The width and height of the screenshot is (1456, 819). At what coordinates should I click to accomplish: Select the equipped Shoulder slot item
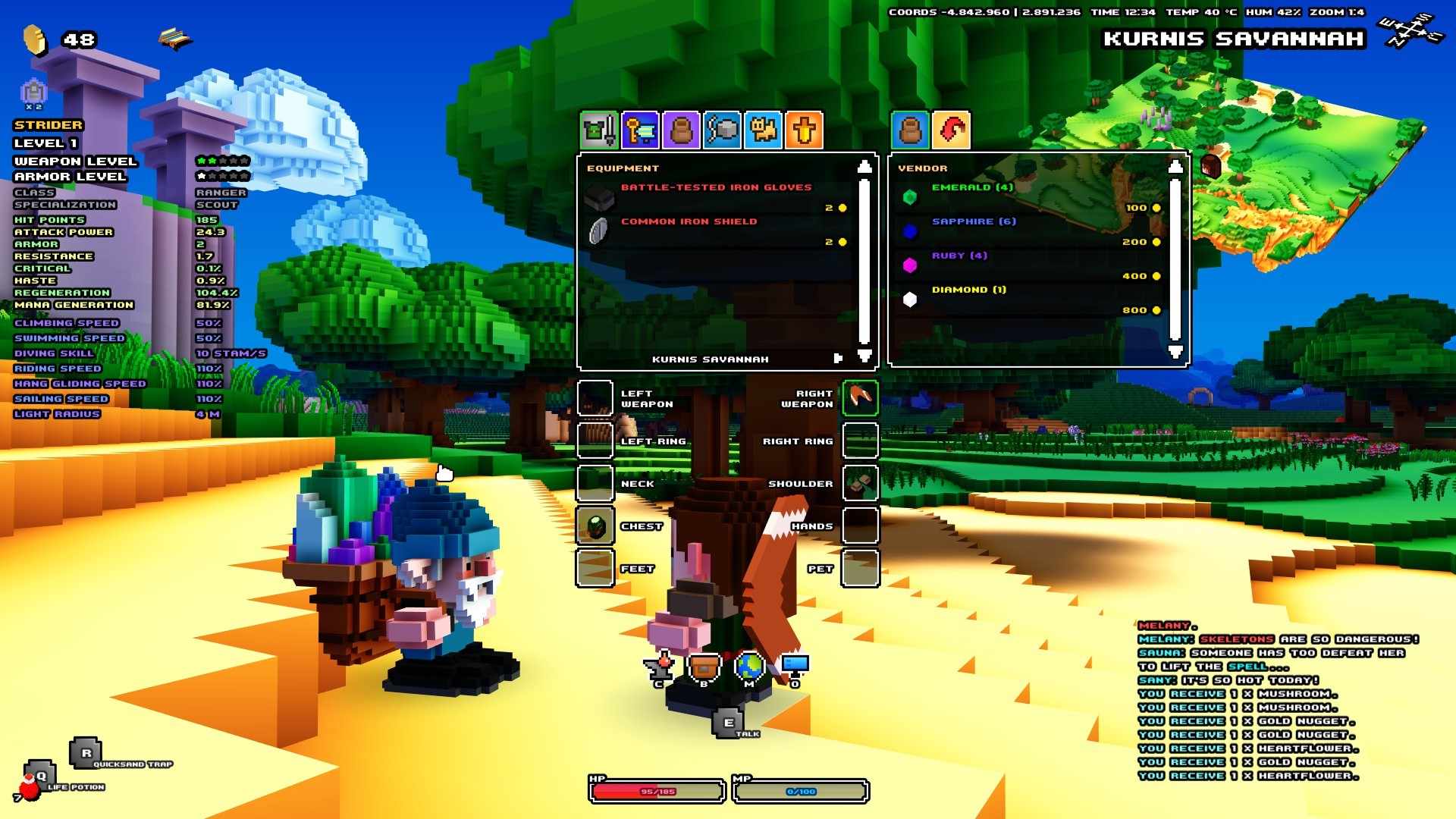click(x=861, y=483)
